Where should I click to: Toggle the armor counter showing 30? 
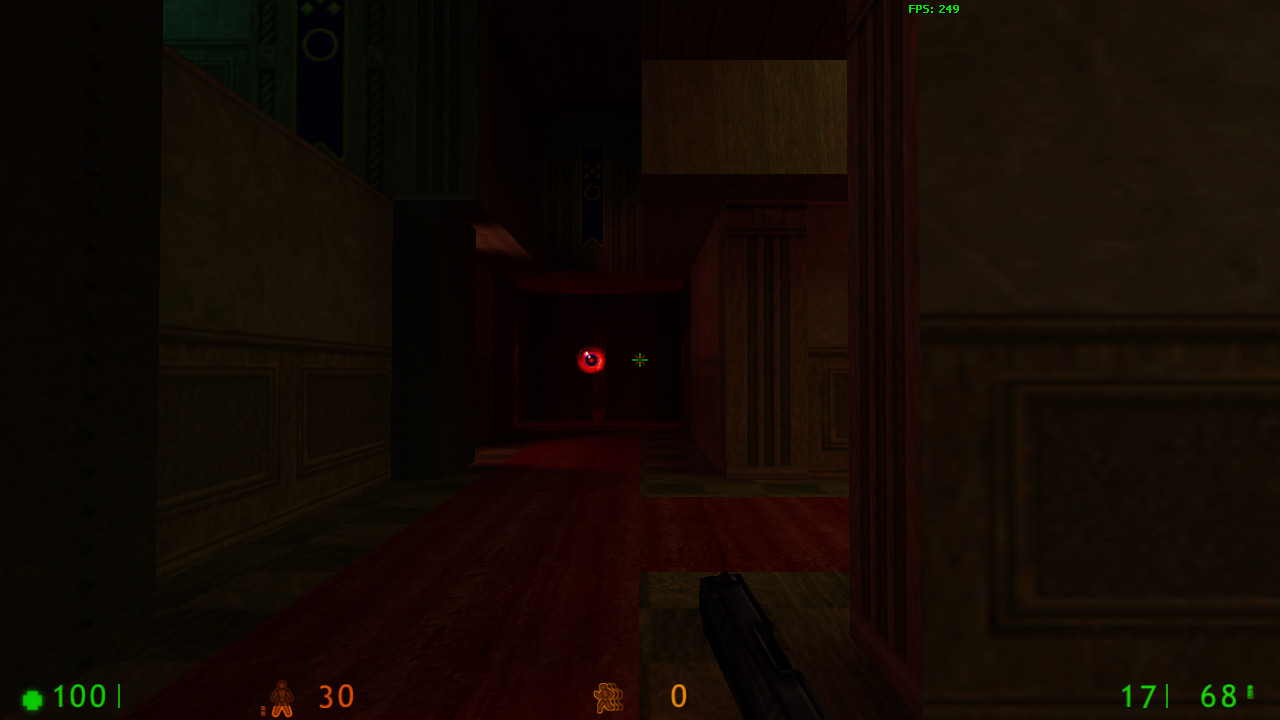click(335, 697)
